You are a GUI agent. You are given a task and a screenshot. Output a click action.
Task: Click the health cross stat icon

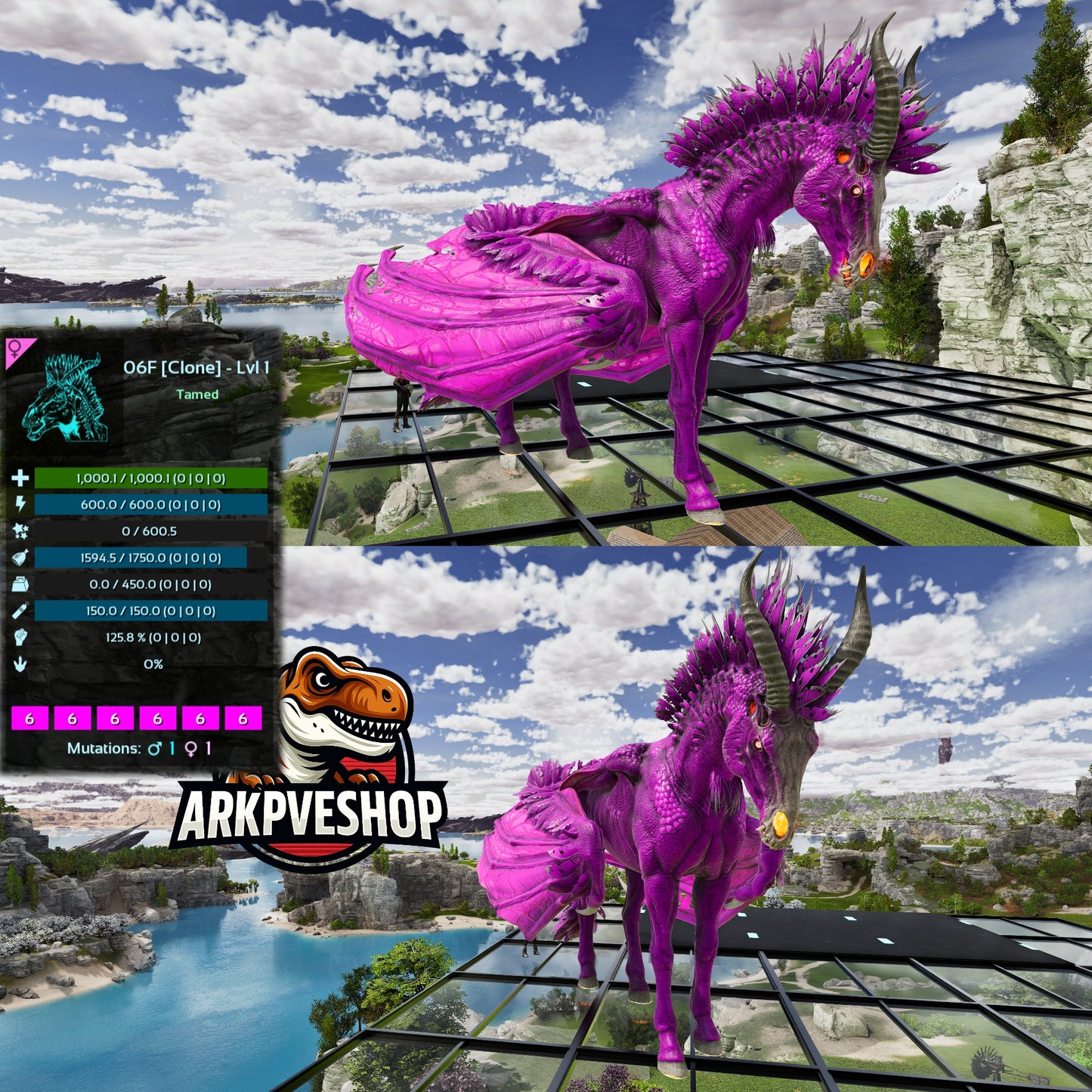click(x=20, y=478)
